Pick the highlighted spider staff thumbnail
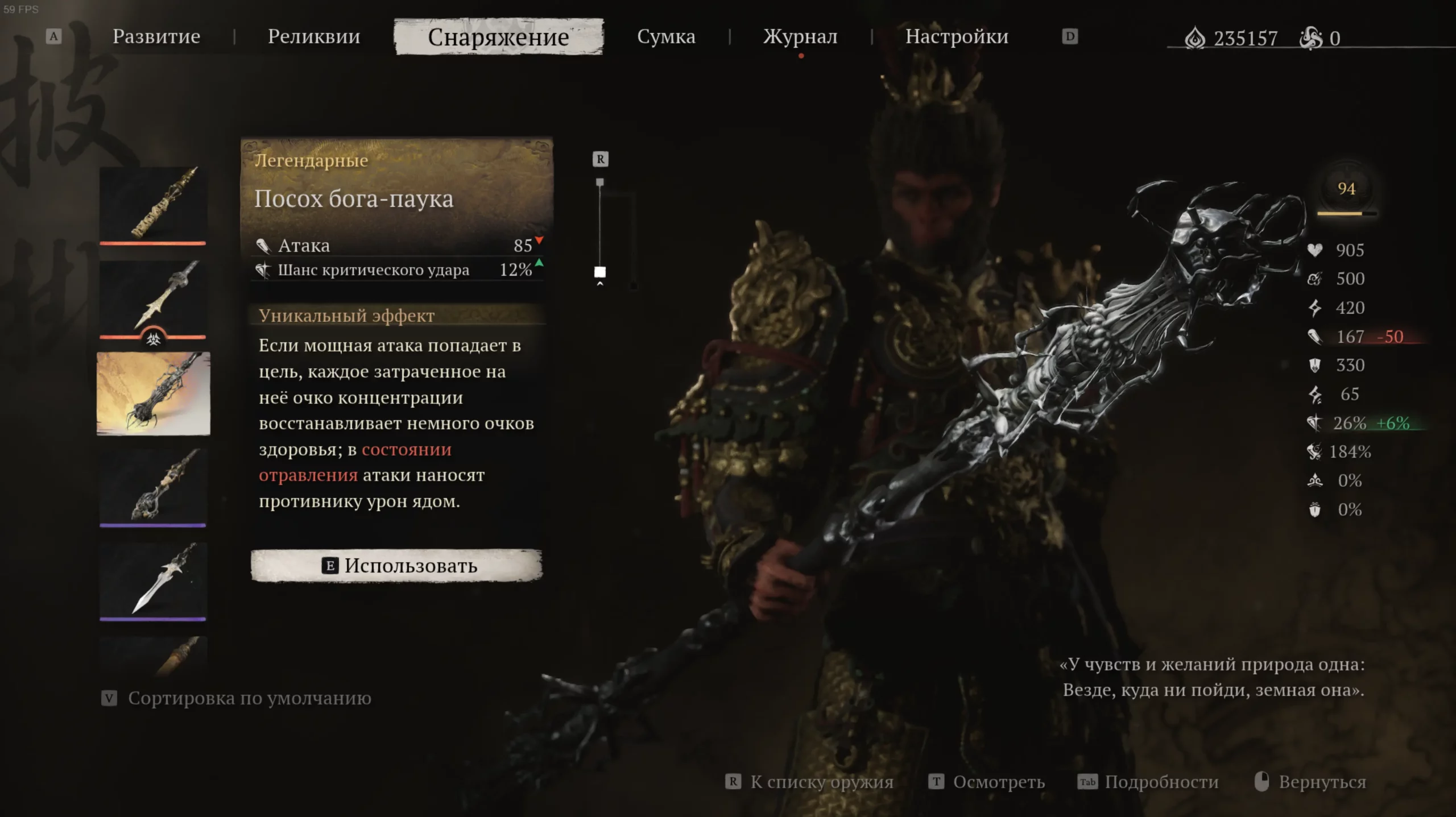Screen dimensions: 1456x817 tap(153, 393)
